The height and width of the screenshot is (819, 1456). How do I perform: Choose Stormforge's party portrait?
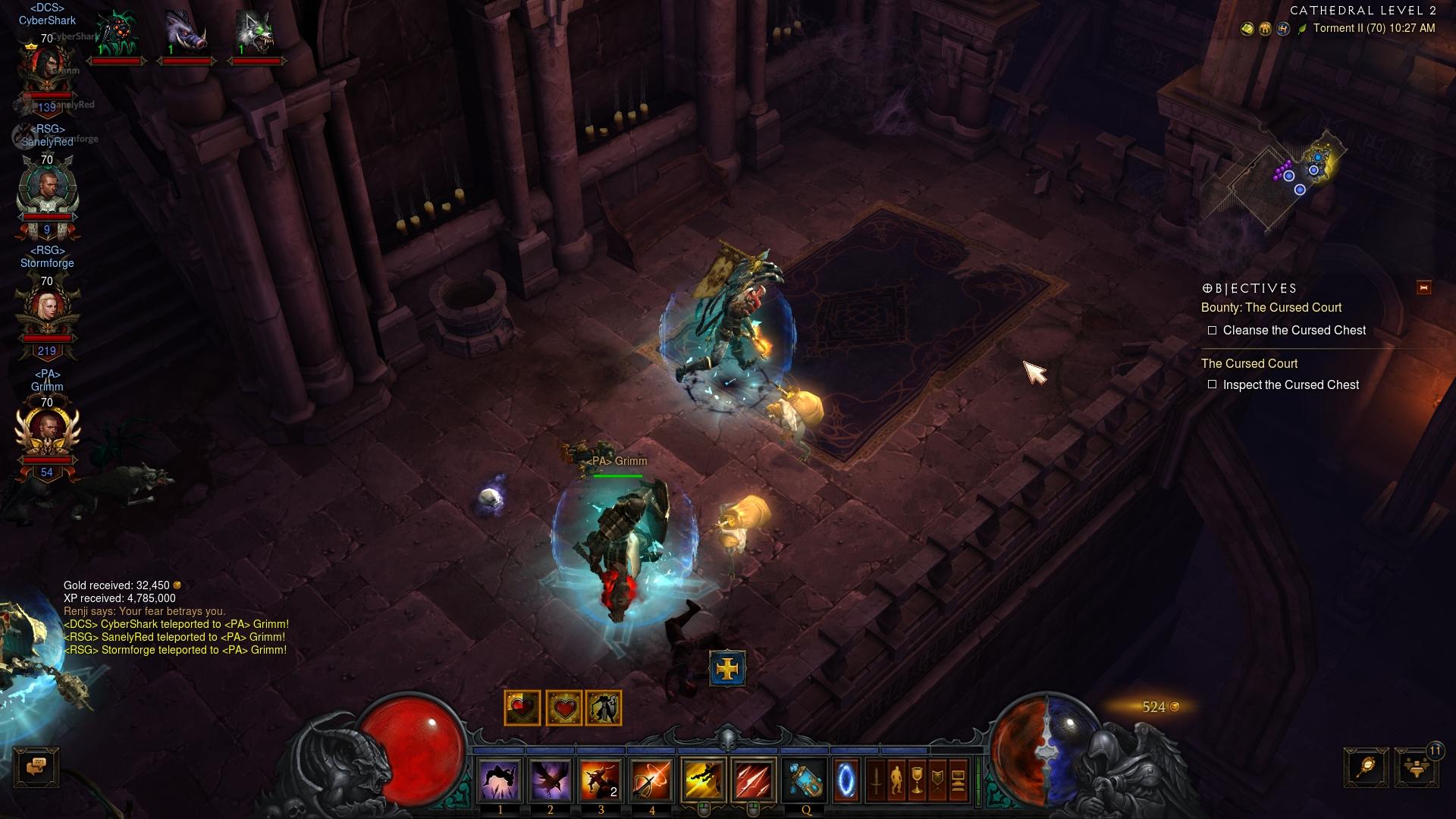tap(47, 311)
